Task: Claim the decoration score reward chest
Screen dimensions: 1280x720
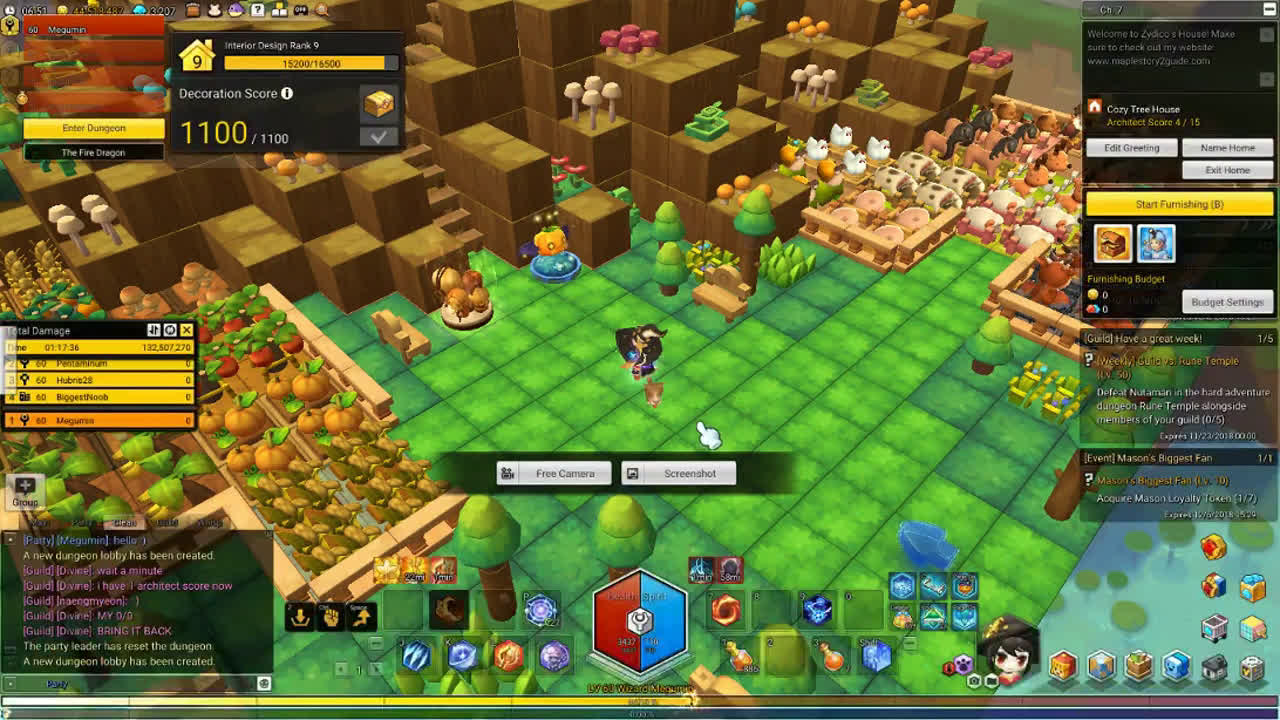Action: pos(379,102)
